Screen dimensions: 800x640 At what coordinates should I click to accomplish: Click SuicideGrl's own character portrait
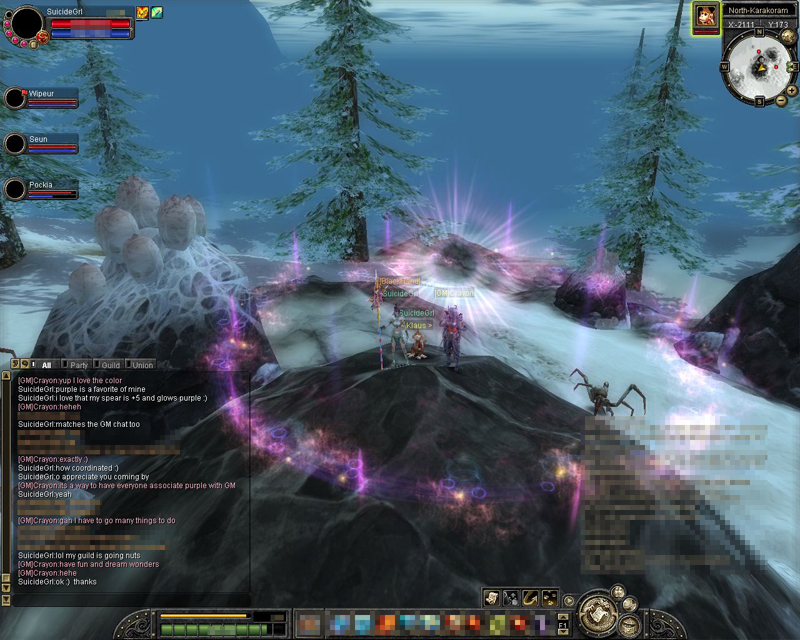(26, 22)
